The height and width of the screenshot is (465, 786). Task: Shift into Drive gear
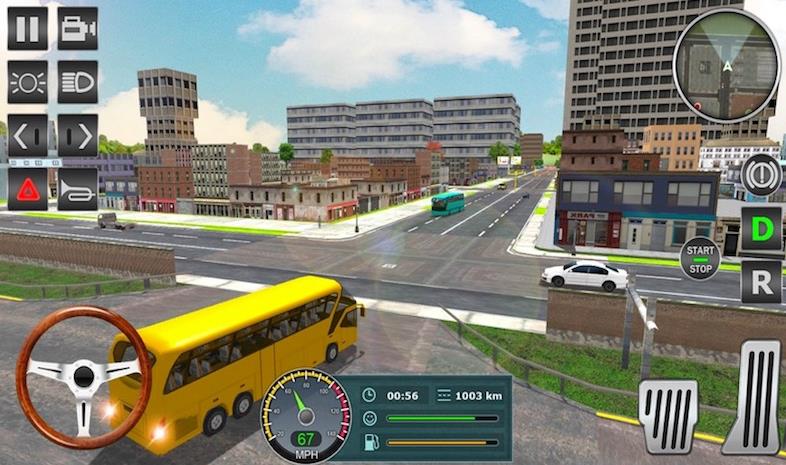761,230
